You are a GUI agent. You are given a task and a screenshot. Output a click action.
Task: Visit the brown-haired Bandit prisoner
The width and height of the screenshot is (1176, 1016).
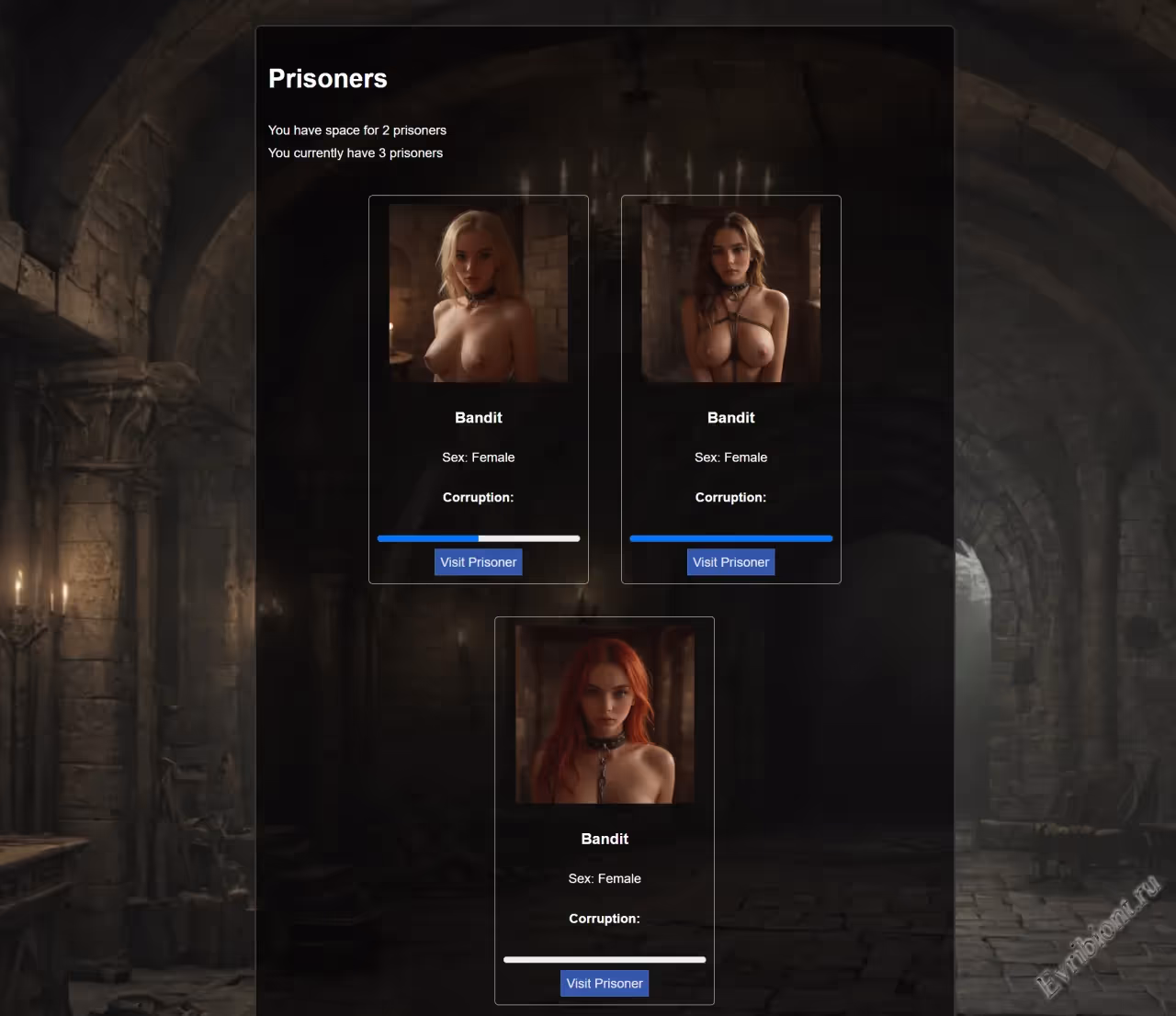click(x=730, y=562)
